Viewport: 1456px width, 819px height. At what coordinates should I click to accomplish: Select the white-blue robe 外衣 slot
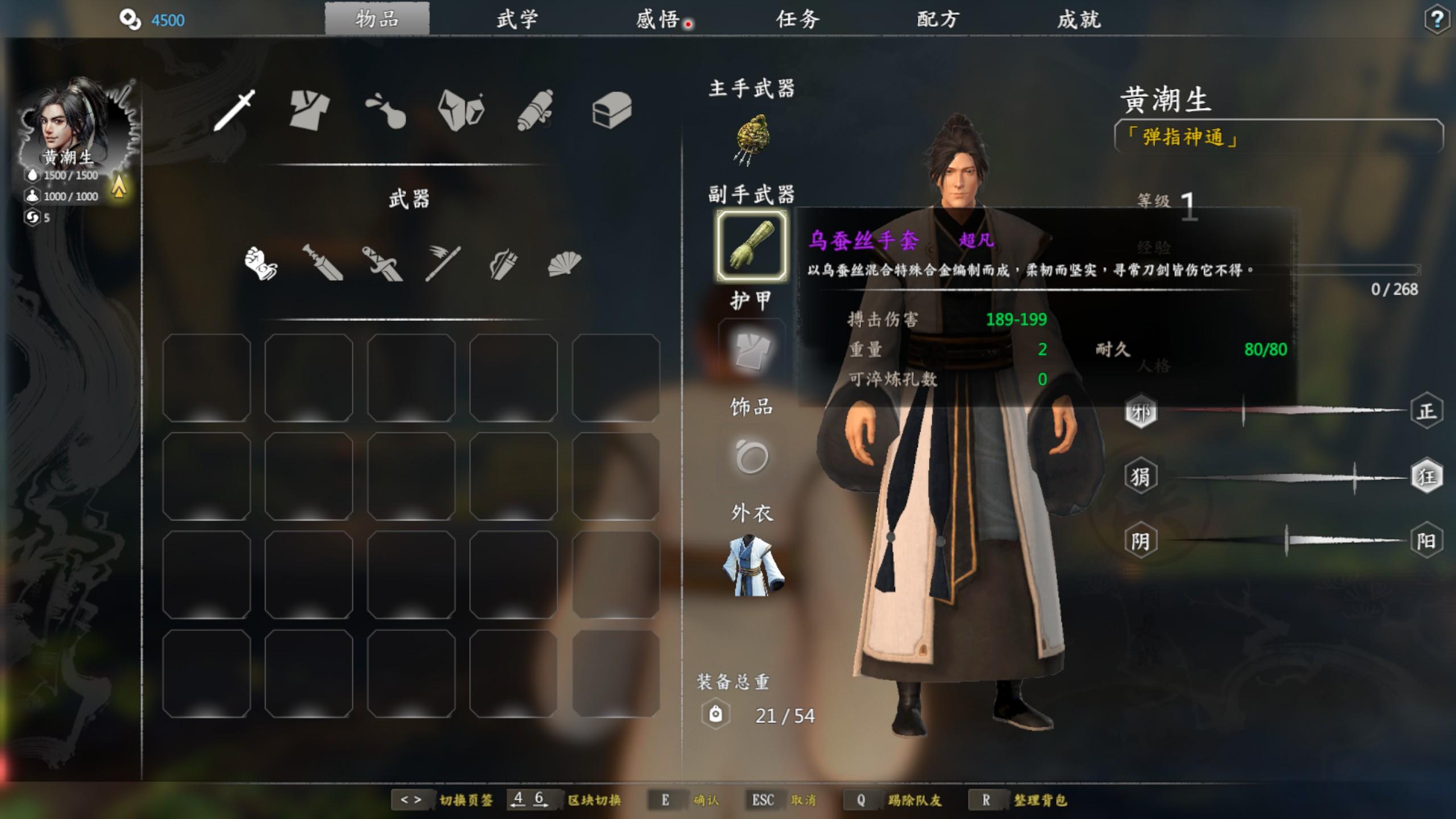coord(752,565)
